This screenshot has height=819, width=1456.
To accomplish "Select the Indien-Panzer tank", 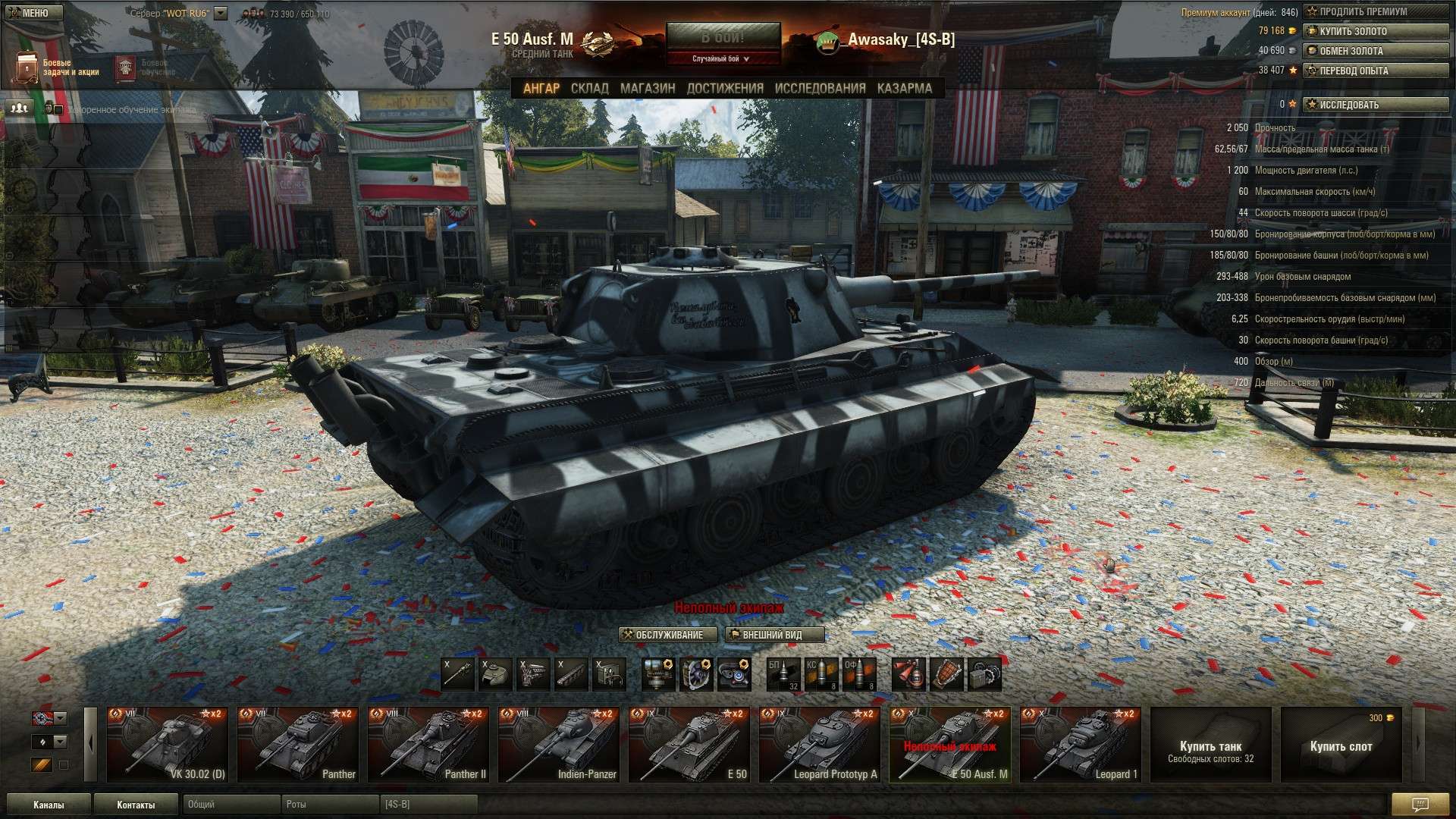I will coord(558,745).
